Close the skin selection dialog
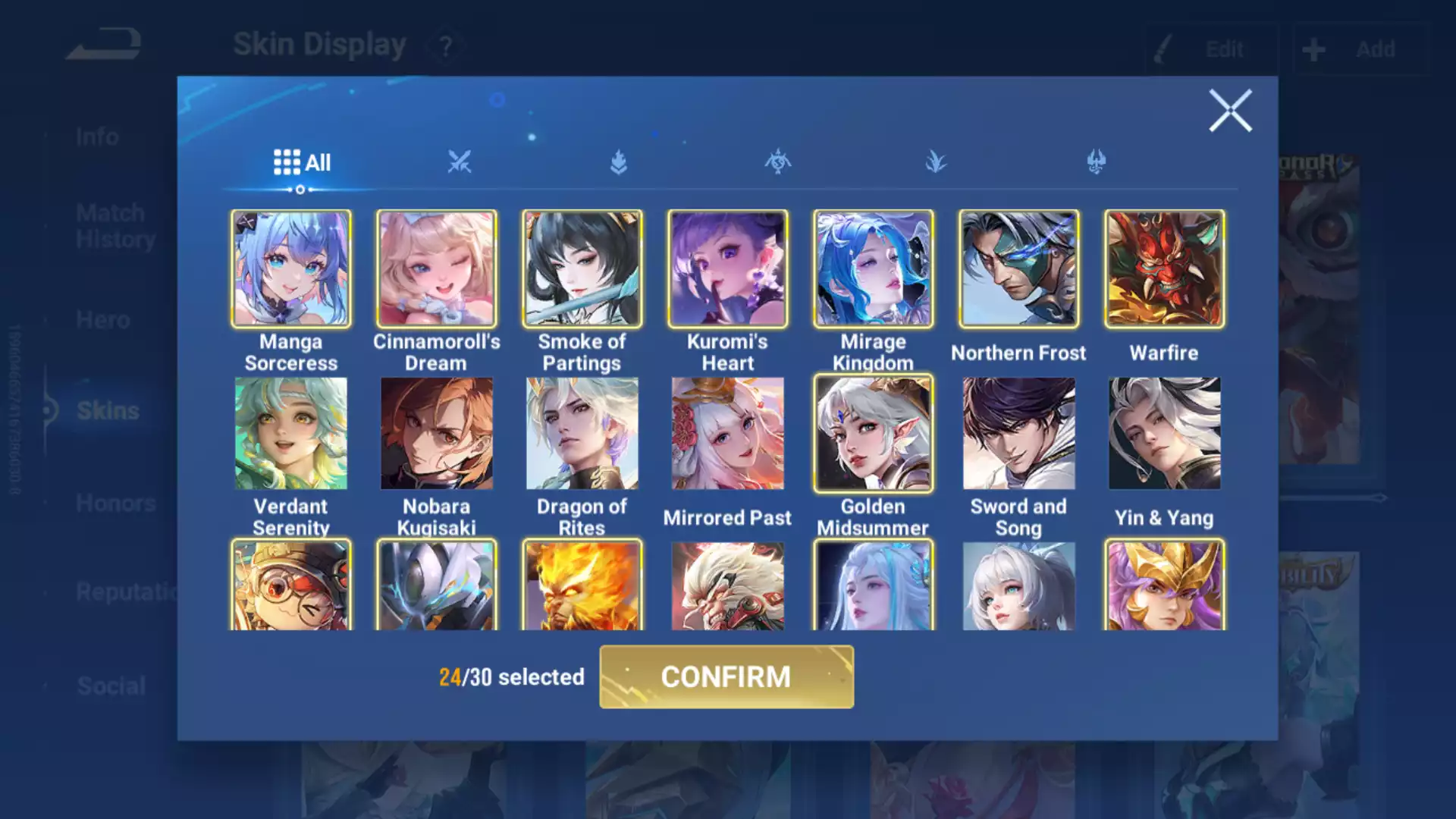 tap(1229, 111)
